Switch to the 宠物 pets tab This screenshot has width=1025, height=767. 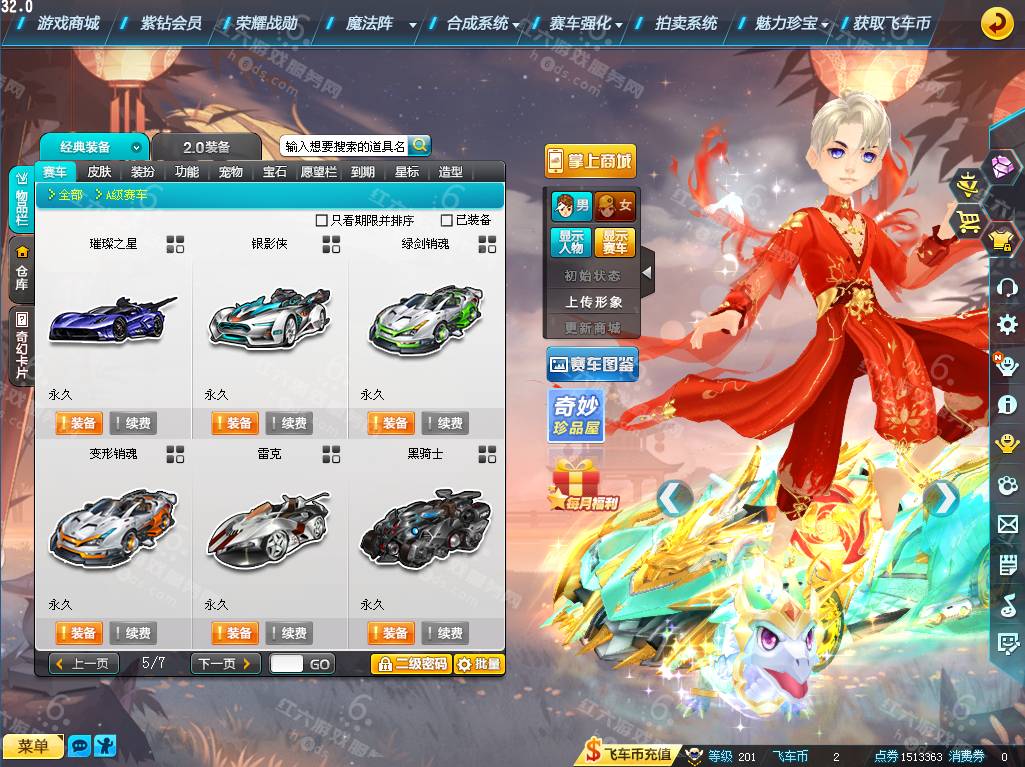230,172
